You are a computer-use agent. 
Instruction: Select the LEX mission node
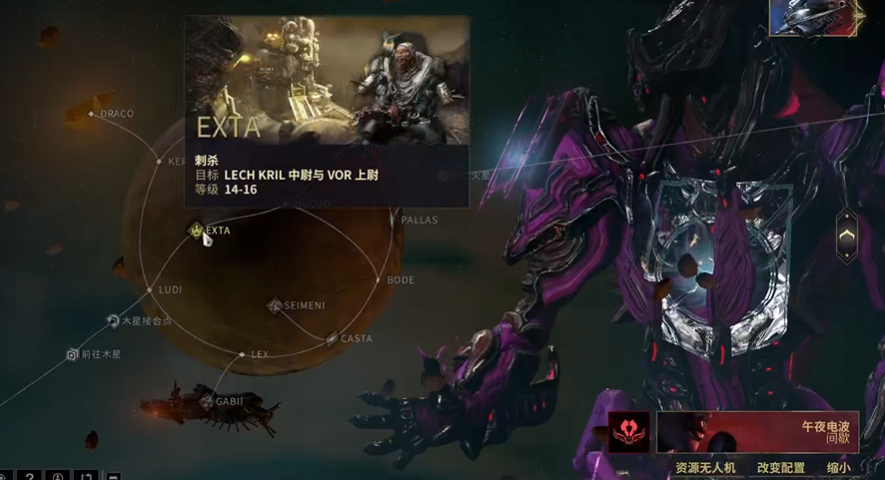pyautogui.click(x=241, y=354)
